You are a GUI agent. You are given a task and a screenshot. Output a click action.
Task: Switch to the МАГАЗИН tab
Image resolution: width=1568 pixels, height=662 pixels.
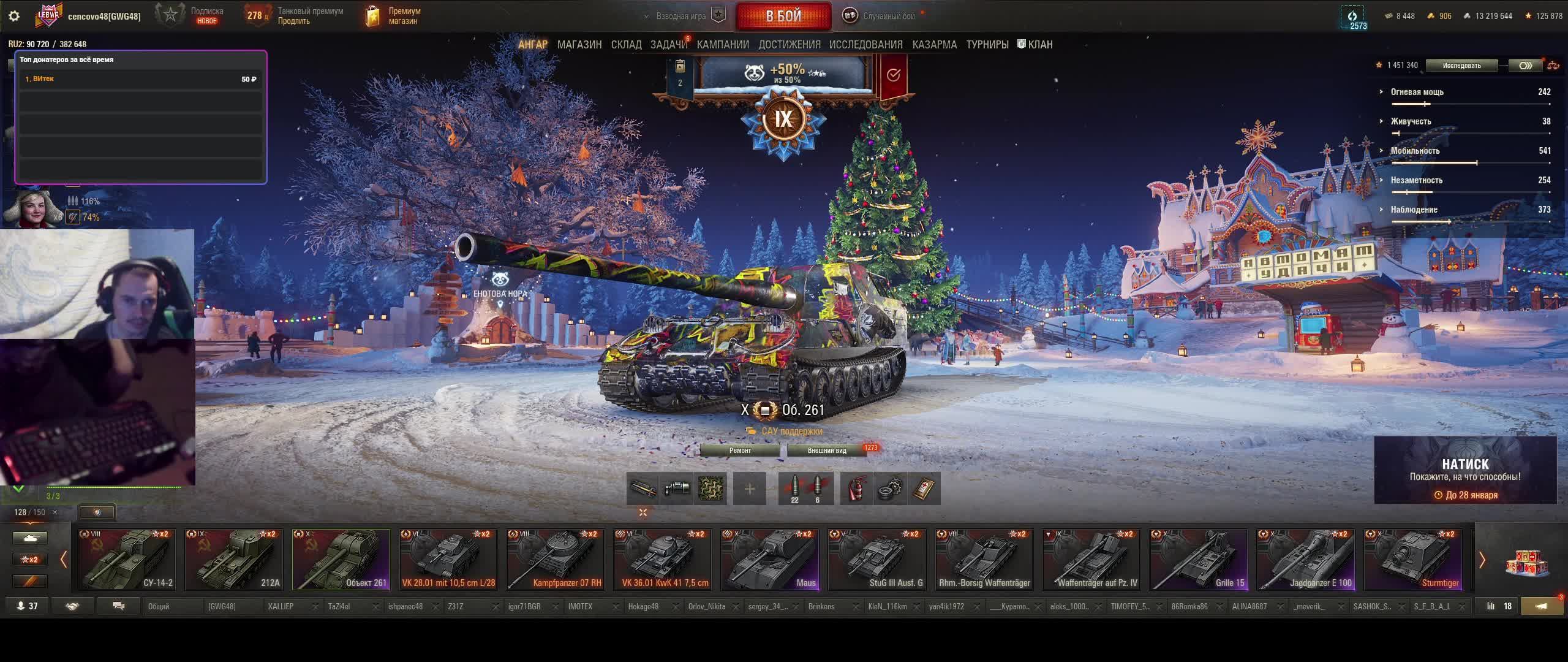tap(579, 45)
